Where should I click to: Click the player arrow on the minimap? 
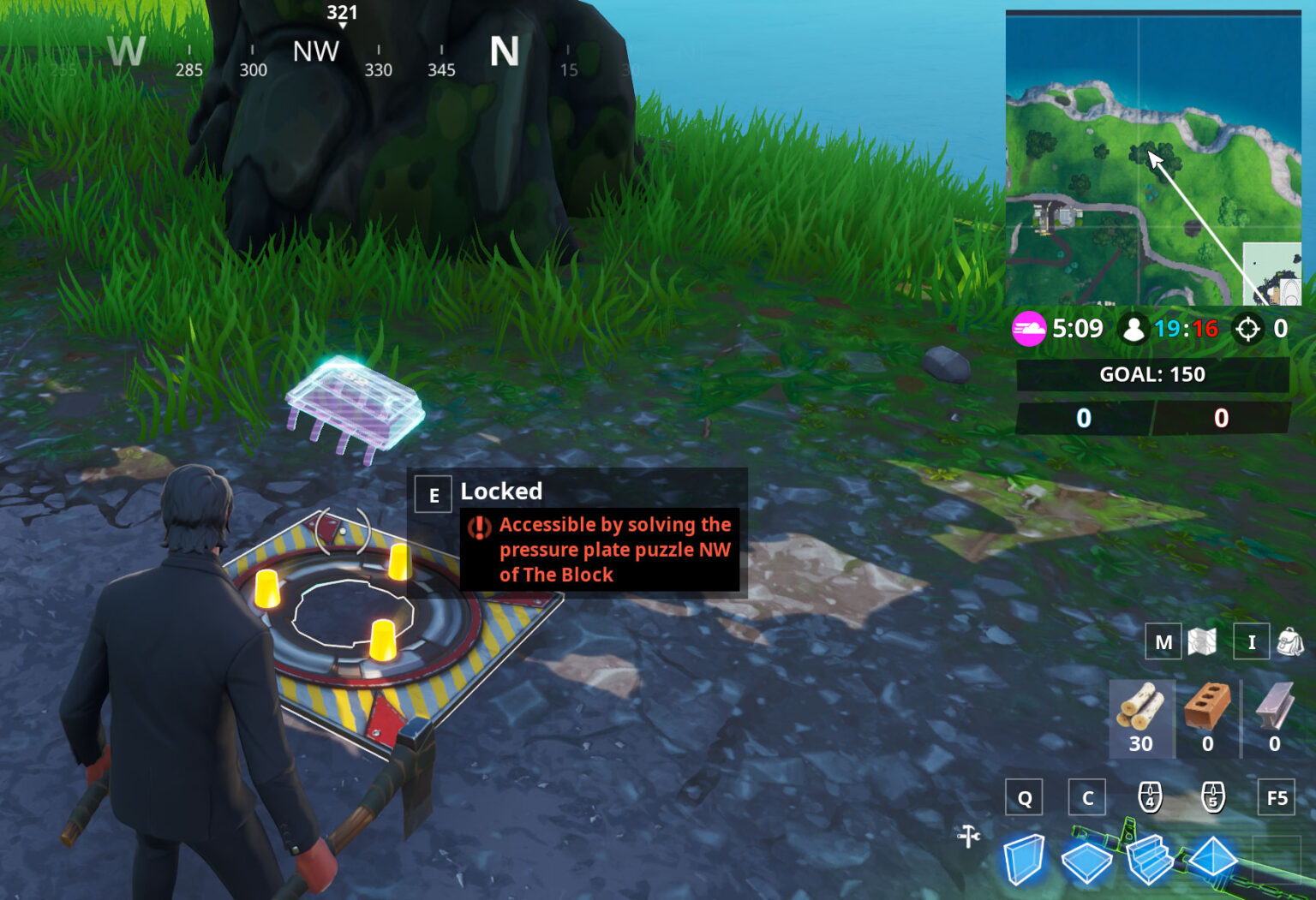click(1153, 159)
